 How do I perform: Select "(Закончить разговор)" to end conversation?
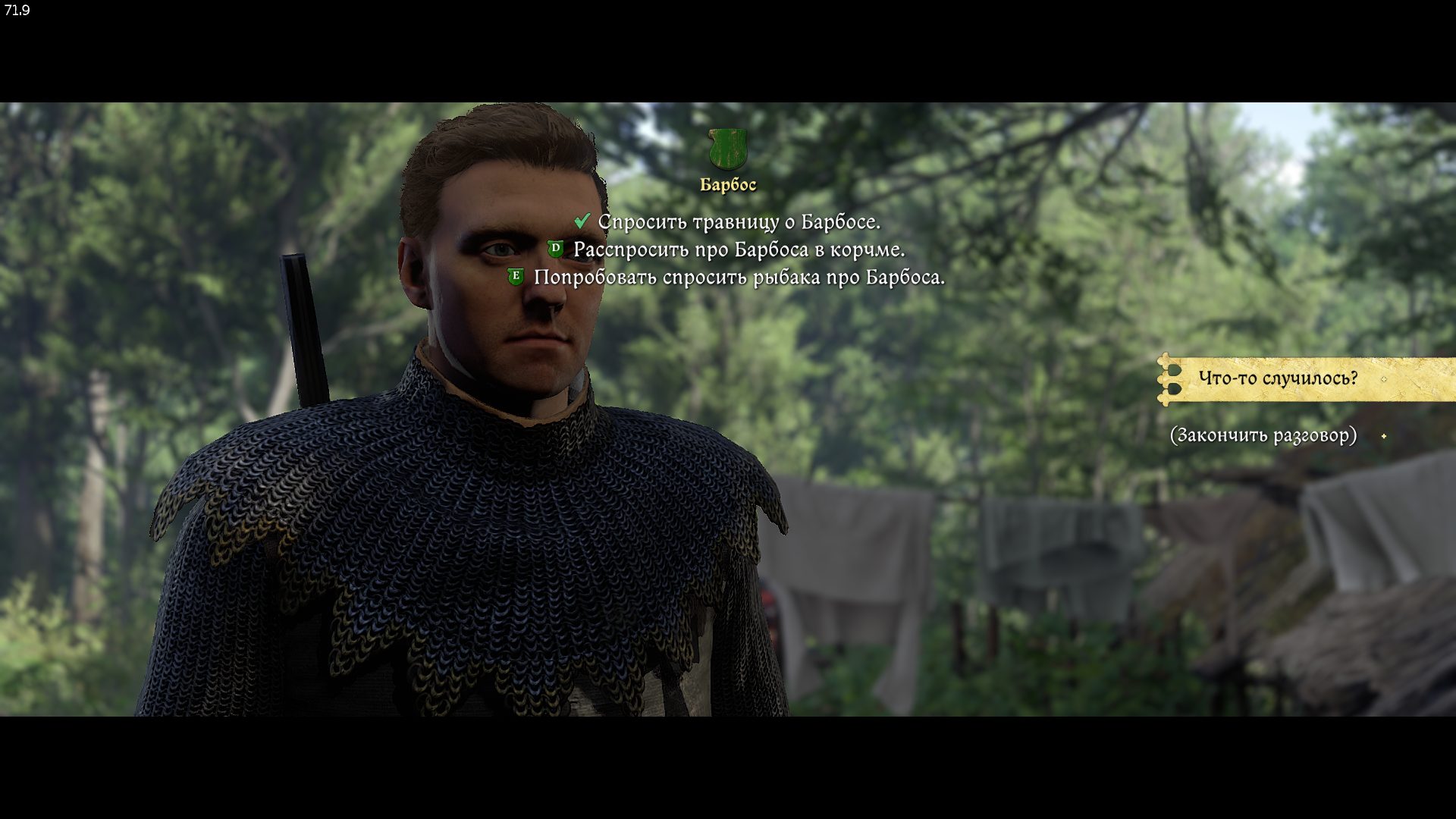(1263, 435)
